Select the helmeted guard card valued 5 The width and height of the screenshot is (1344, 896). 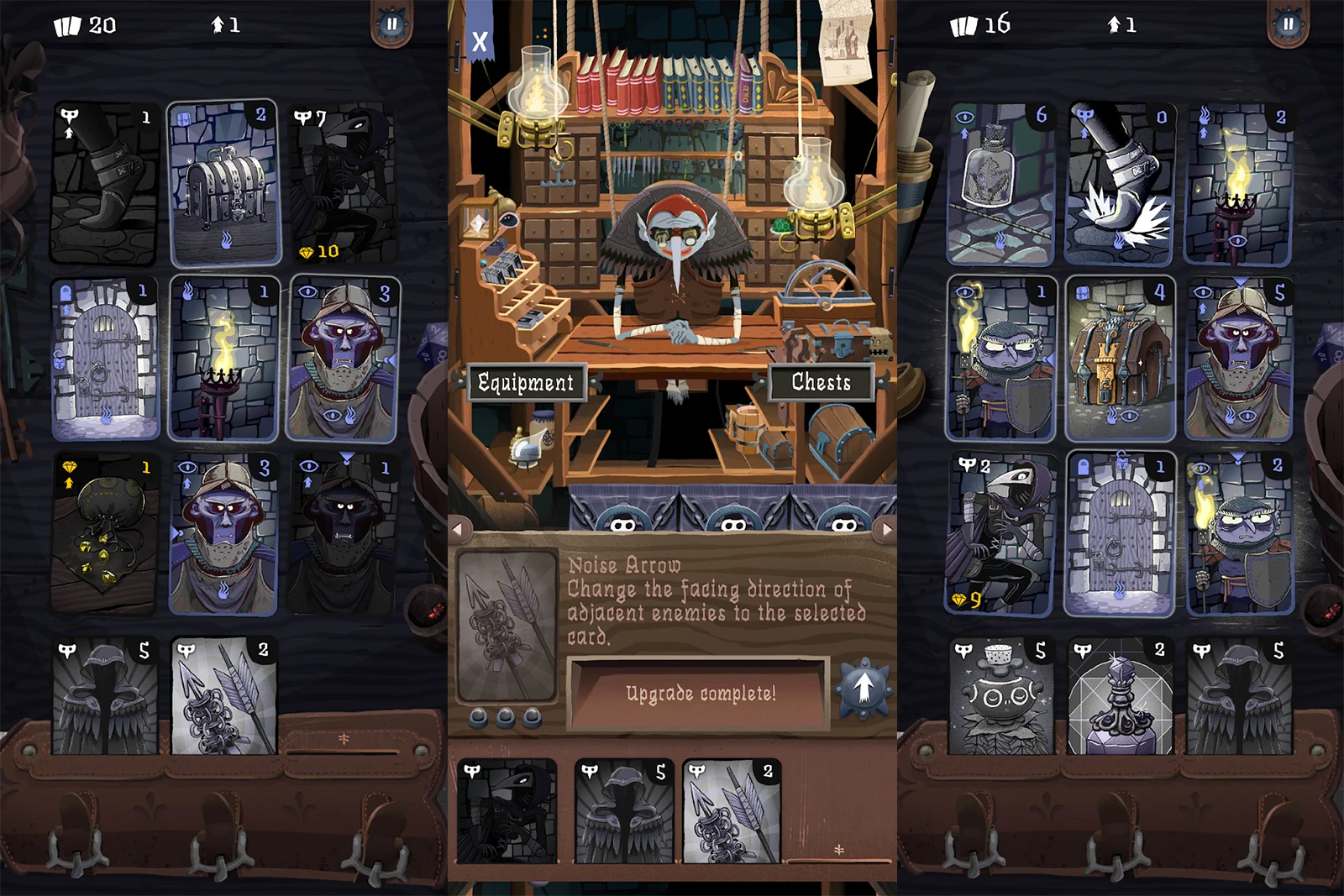(x=1239, y=359)
